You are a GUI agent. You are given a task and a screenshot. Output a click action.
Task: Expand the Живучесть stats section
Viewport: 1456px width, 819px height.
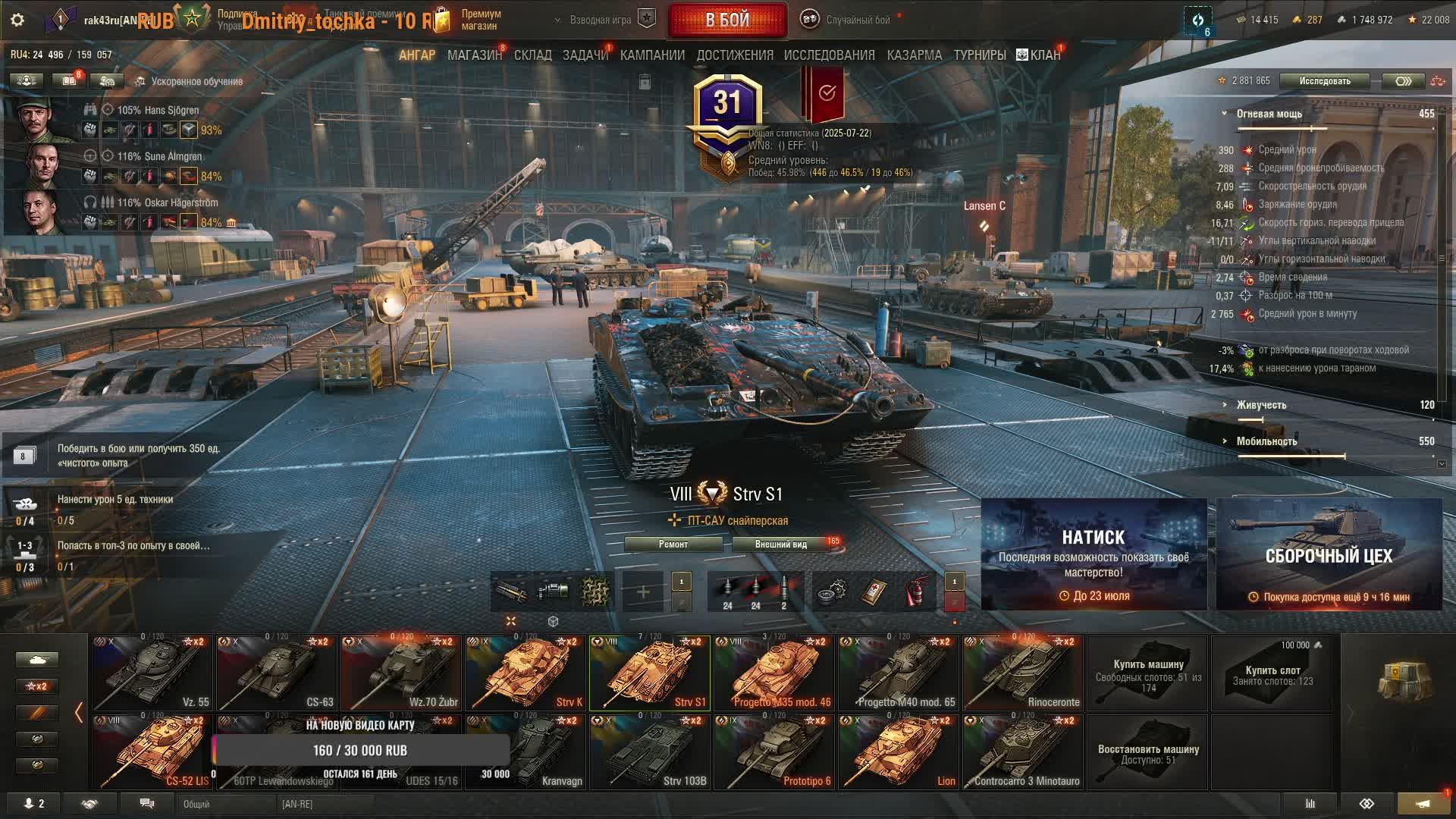(x=1260, y=405)
